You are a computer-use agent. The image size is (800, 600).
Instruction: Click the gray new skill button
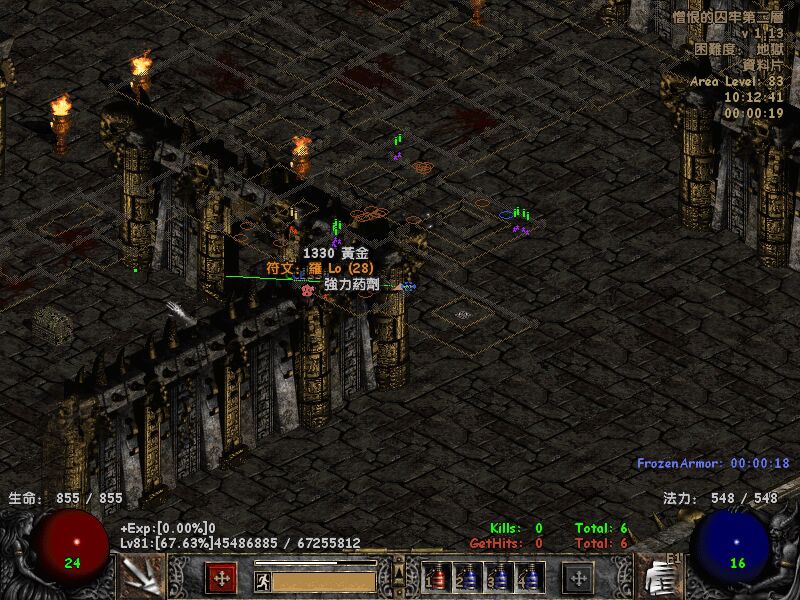pos(577,578)
